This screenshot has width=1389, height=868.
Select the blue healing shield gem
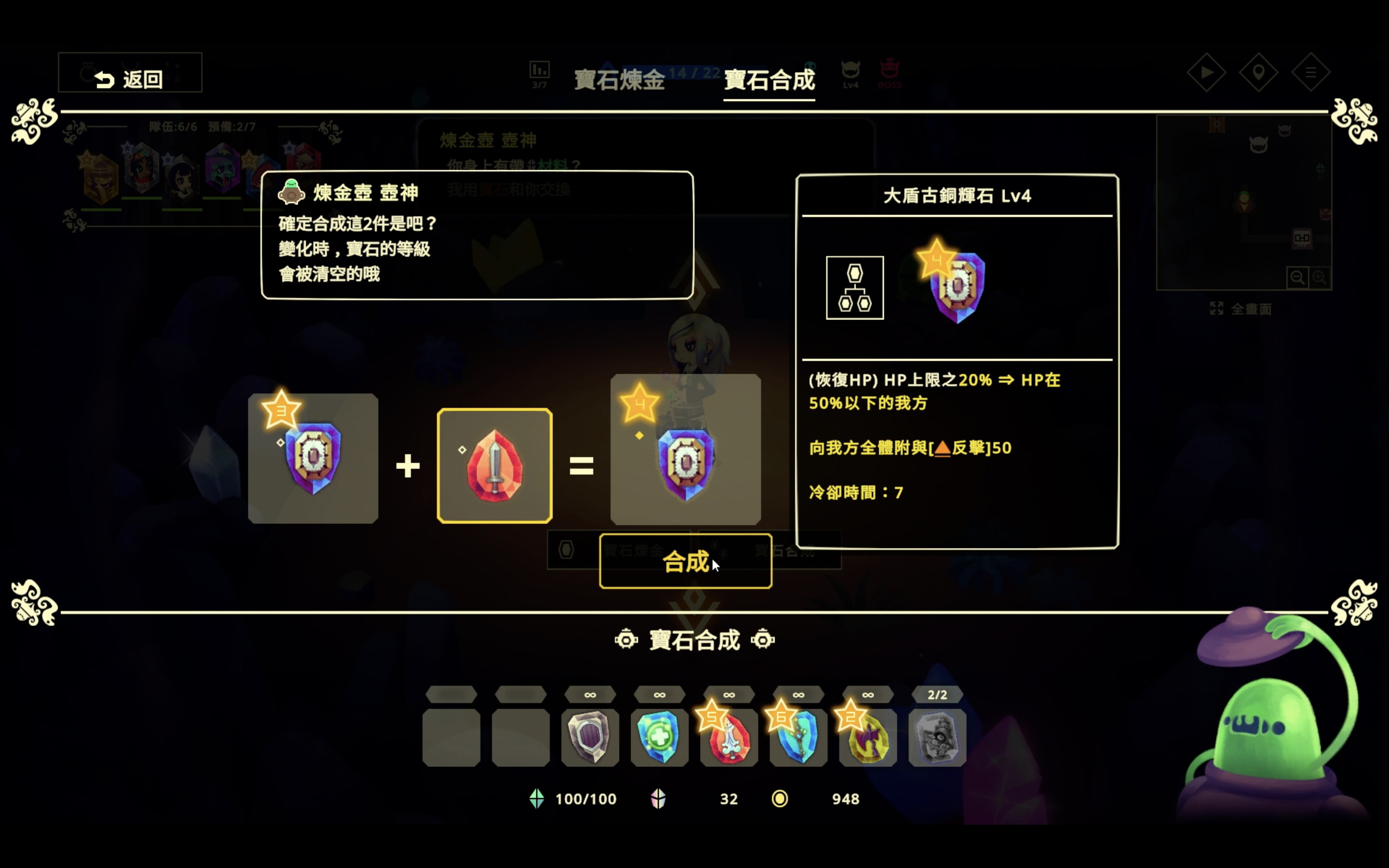click(x=659, y=739)
